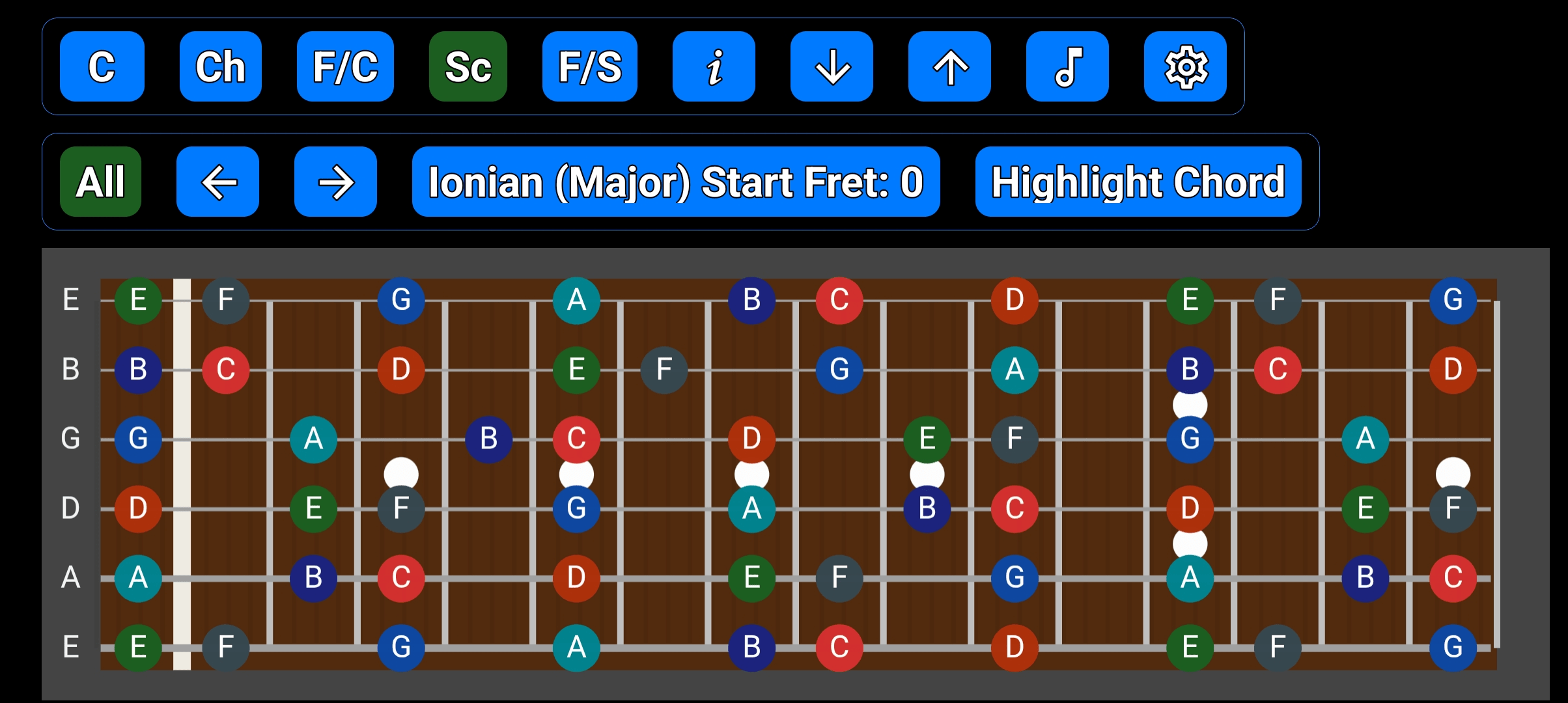
Task: Open the Ch (chords) toolbar icon
Action: pos(220,67)
